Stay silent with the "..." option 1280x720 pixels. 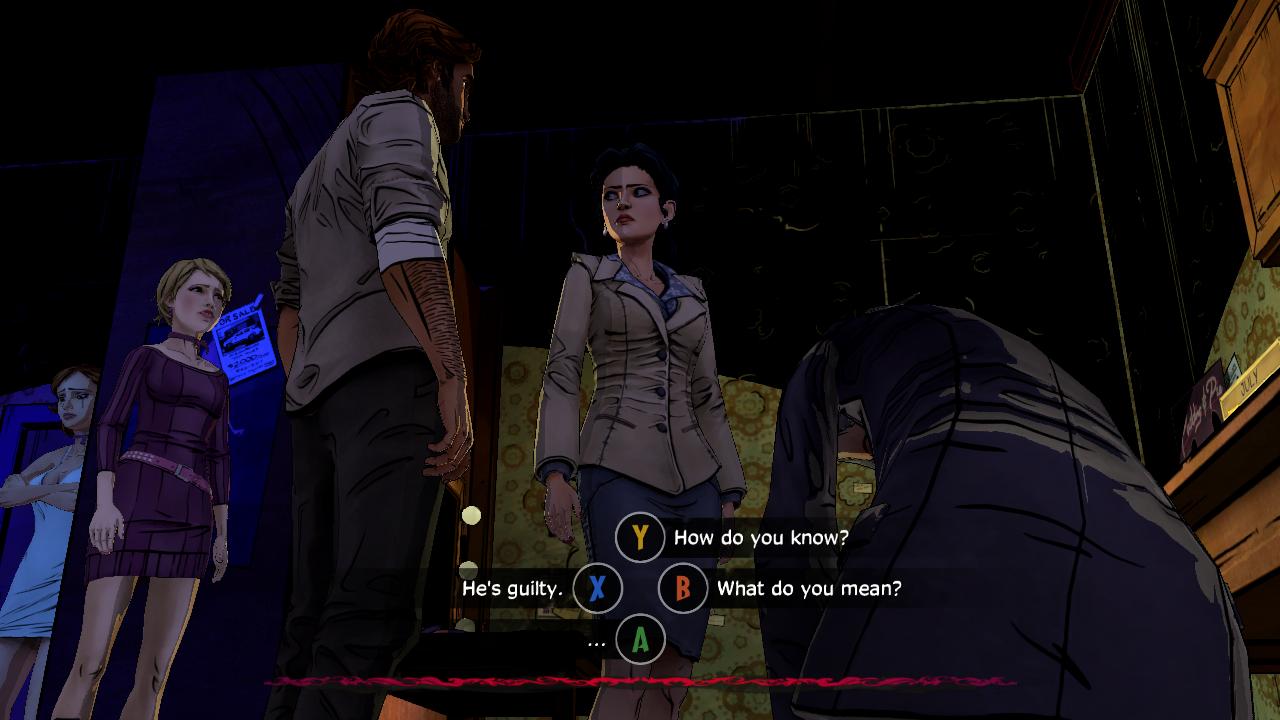640,640
